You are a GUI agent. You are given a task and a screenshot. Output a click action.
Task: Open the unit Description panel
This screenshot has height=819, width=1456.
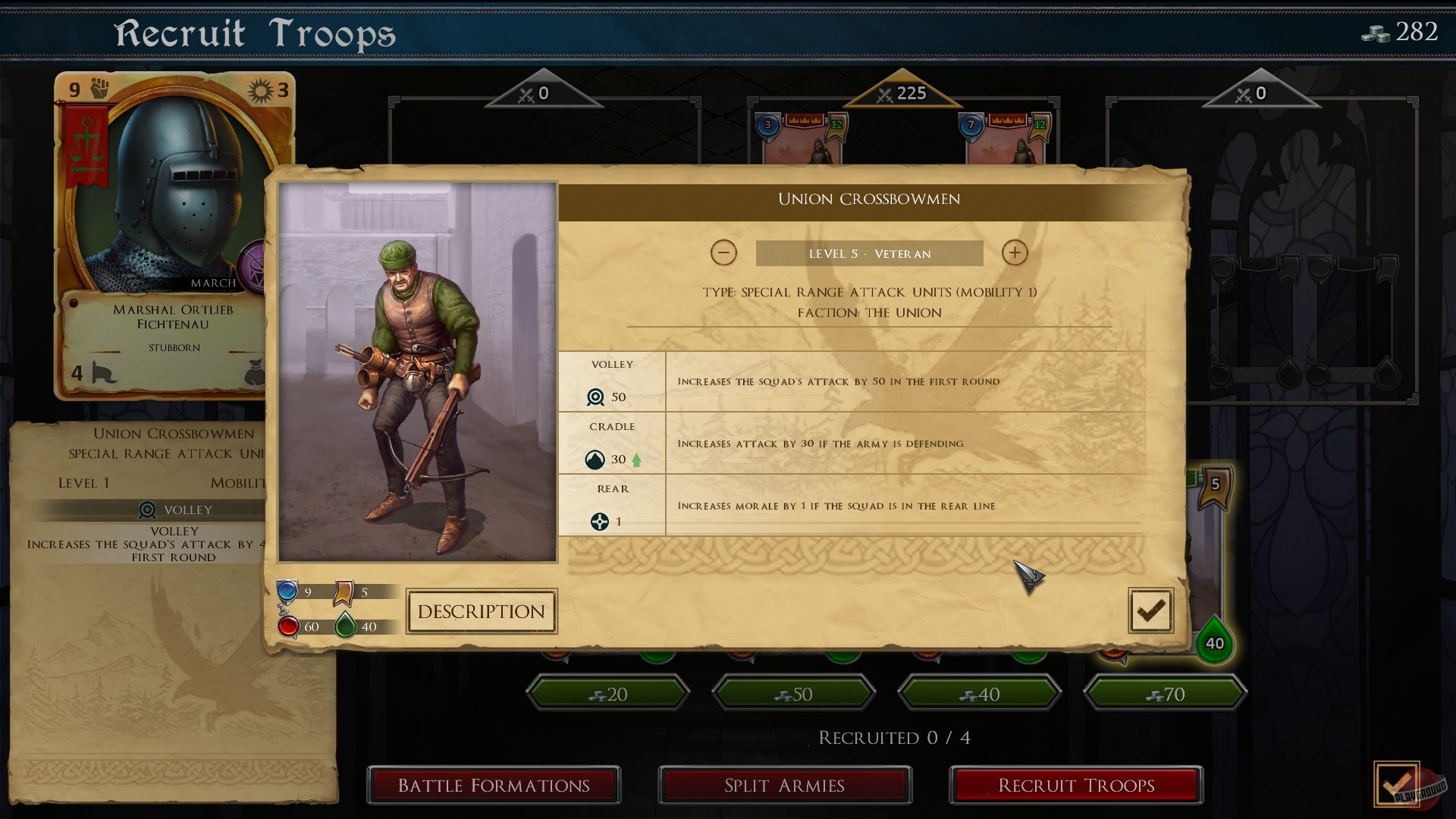tap(482, 611)
